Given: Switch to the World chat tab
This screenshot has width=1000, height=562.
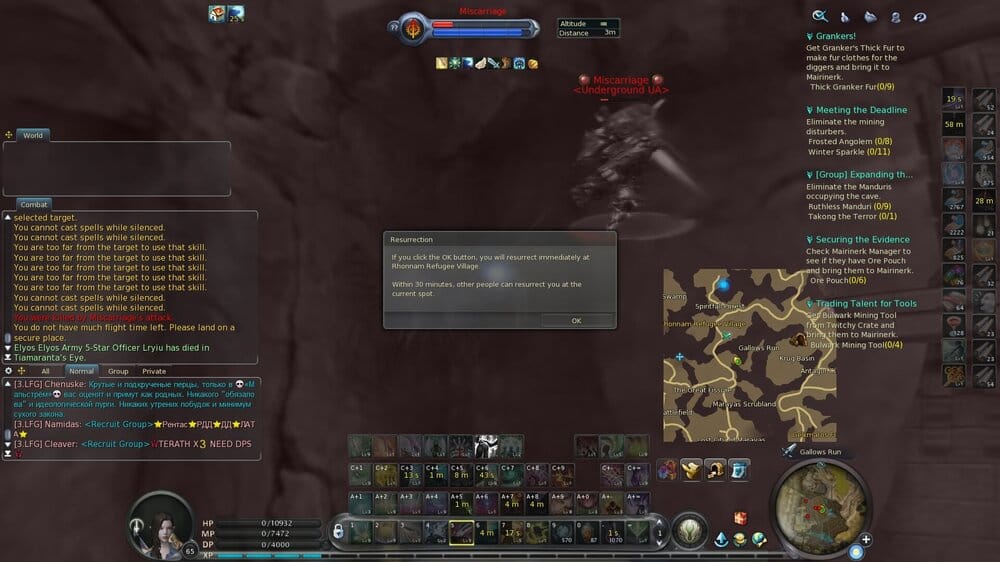Looking at the screenshot, I should click(33, 135).
